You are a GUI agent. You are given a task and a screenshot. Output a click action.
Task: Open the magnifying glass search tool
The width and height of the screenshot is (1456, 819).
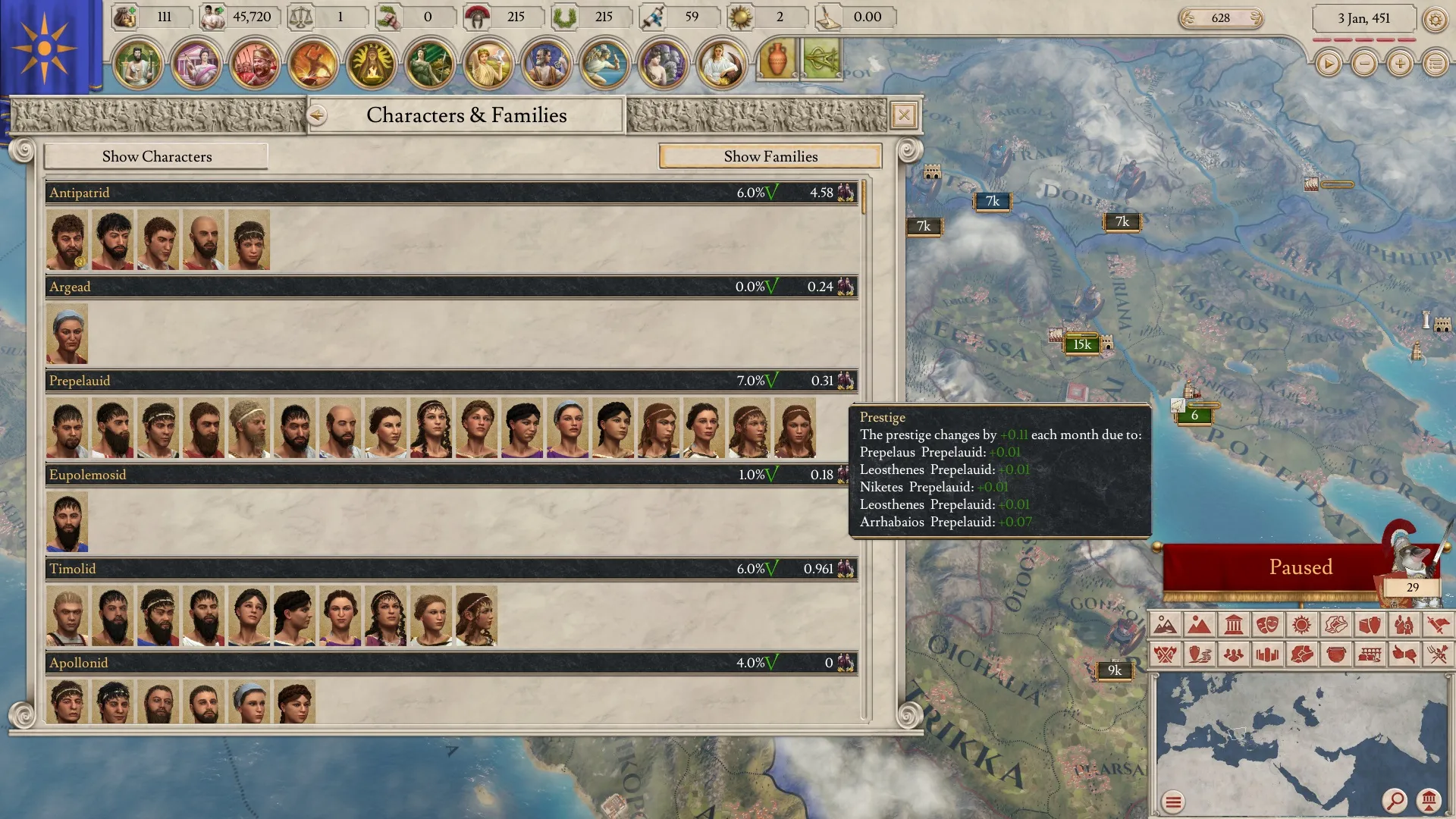coord(1394,800)
